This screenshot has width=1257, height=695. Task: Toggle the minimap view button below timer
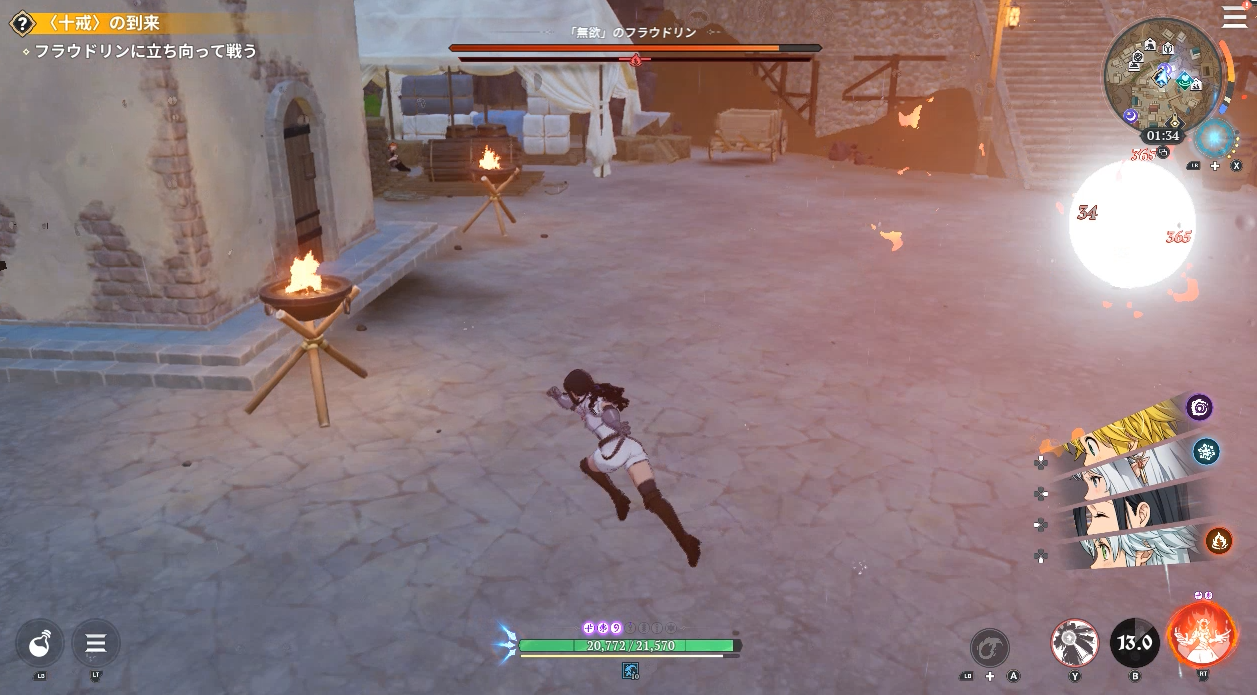[x=1164, y=152]
